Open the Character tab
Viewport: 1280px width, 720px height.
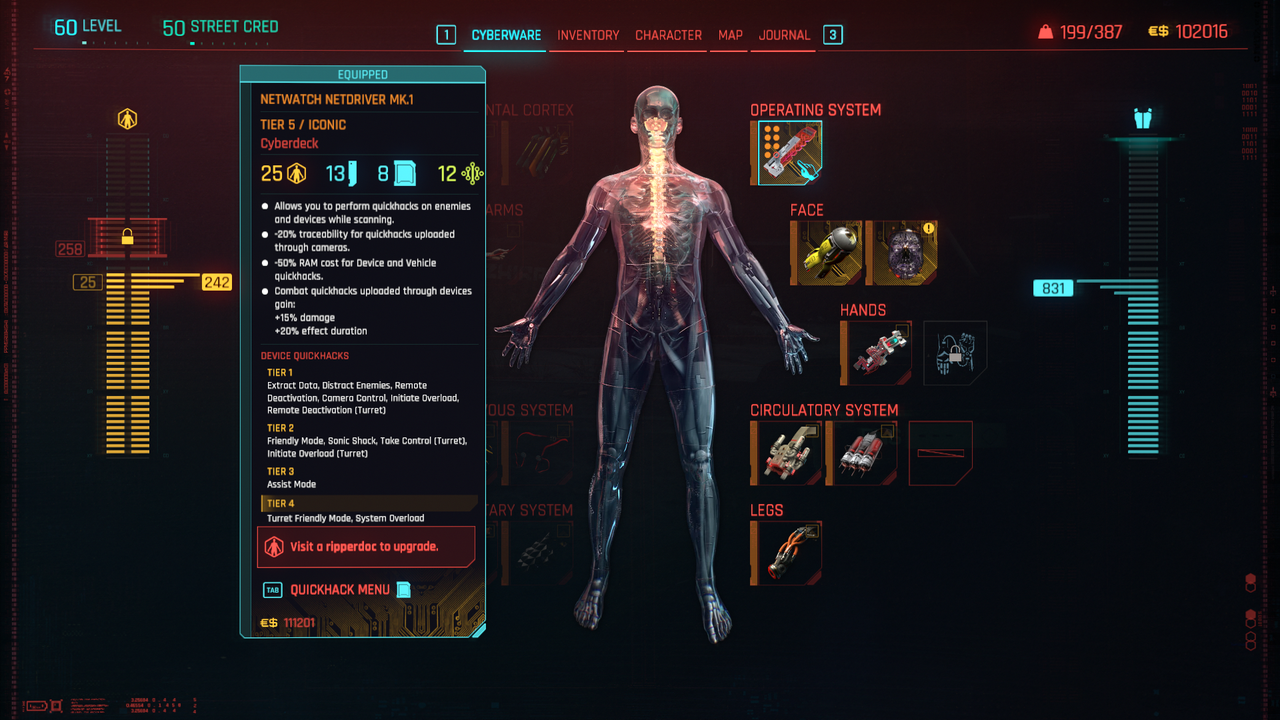[x=668, y=35]
